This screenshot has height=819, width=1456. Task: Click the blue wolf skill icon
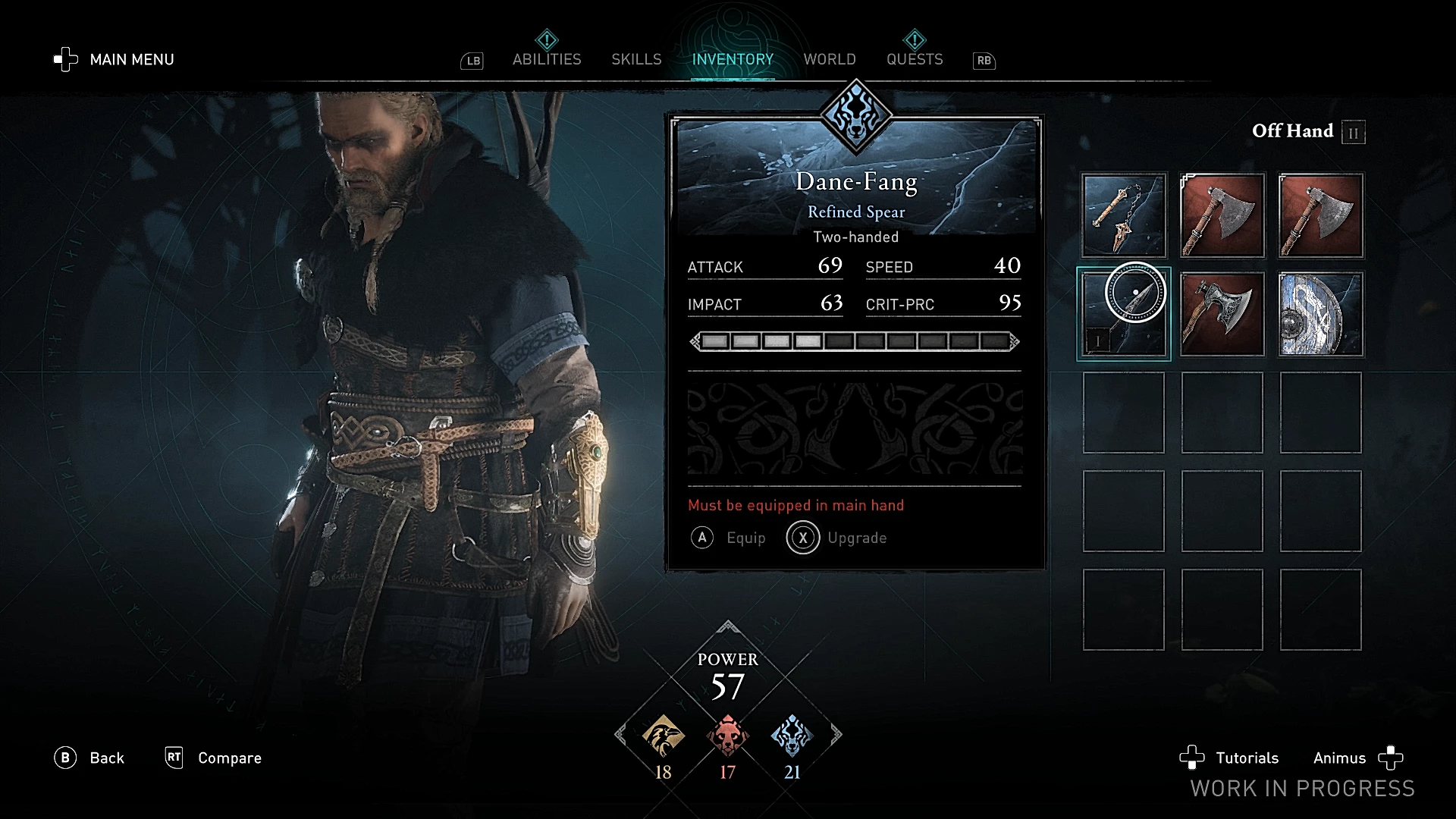(x=792, y=736)
